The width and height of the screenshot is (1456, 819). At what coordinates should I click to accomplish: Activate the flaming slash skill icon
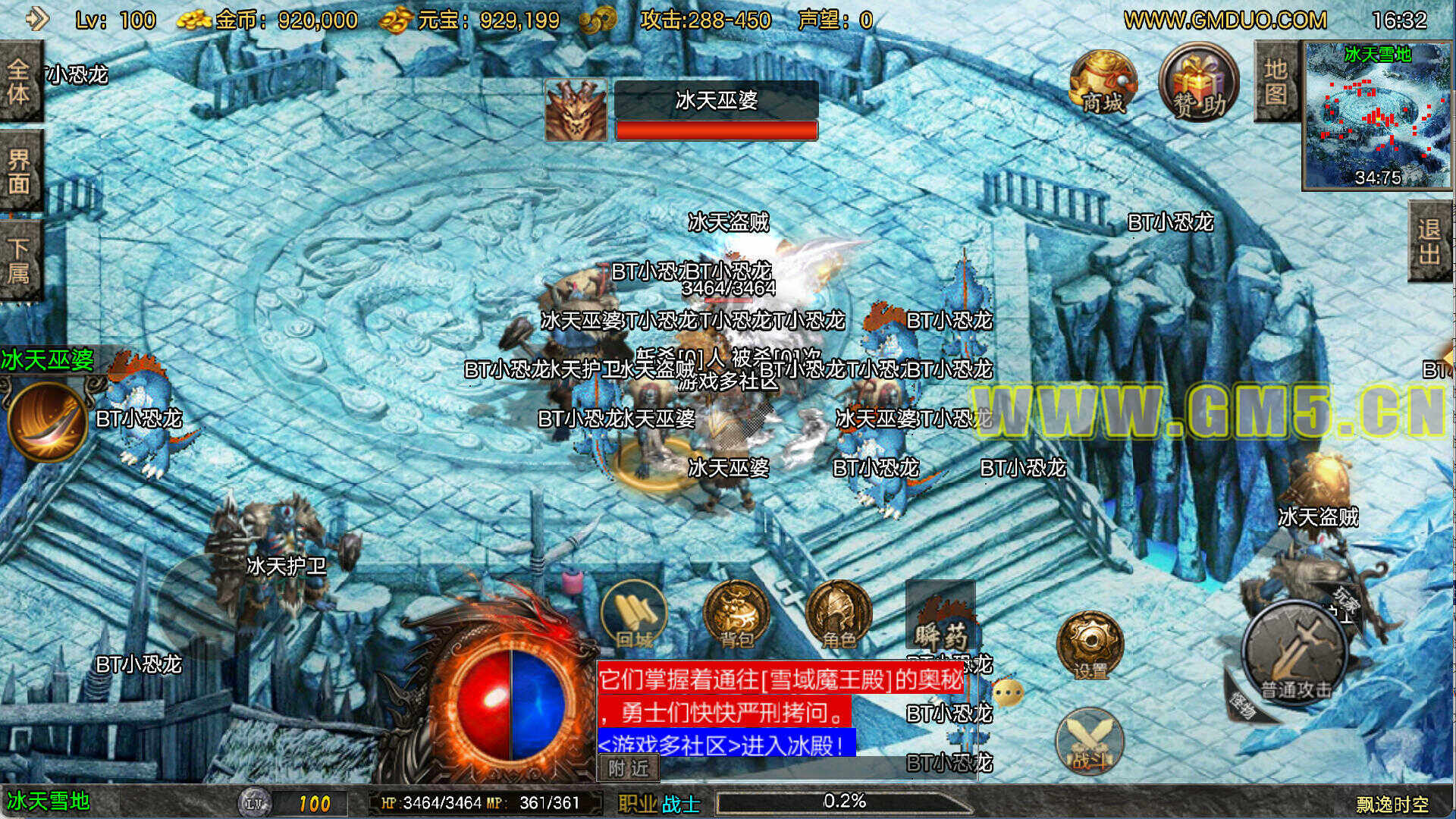[47, 422]
